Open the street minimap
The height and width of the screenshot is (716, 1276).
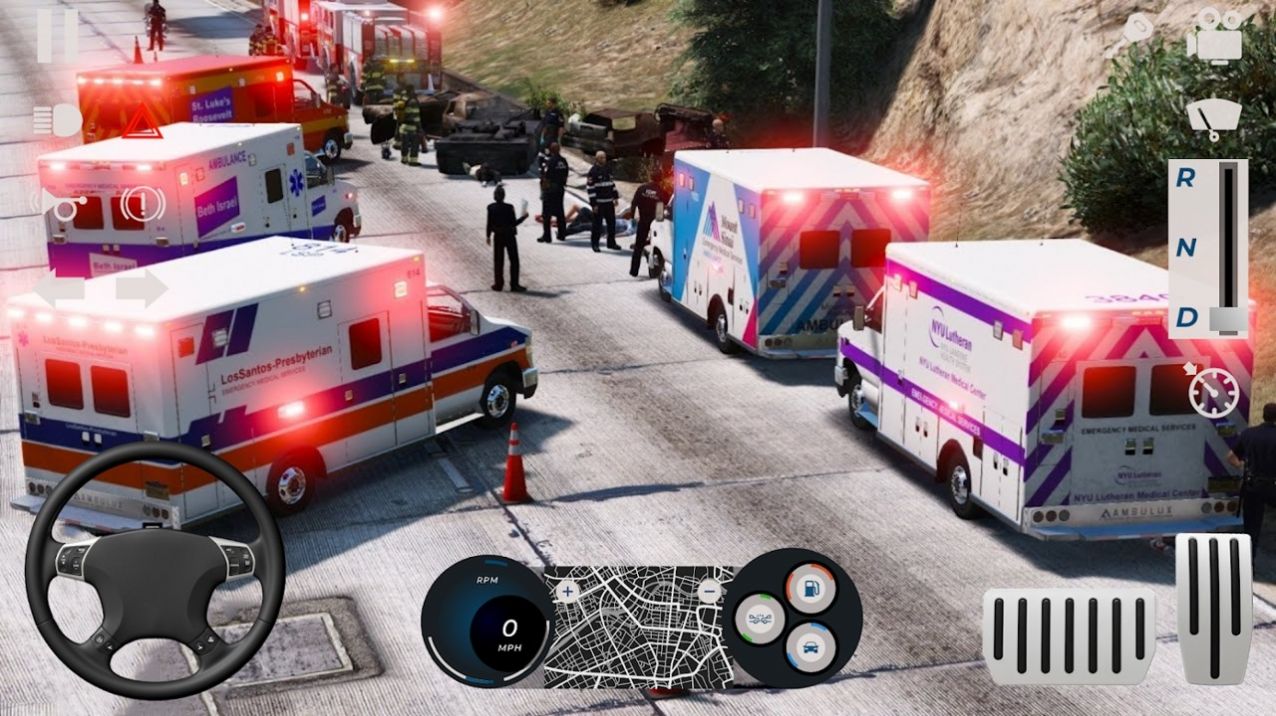point(639,628)
